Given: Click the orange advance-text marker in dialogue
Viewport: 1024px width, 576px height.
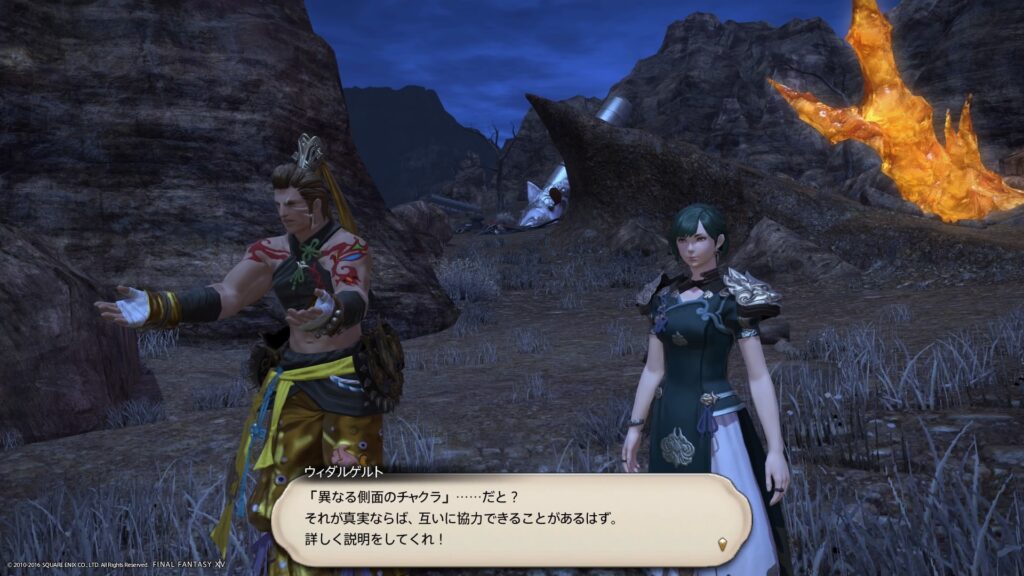Looking at the screenshot, I should (722, 544).
